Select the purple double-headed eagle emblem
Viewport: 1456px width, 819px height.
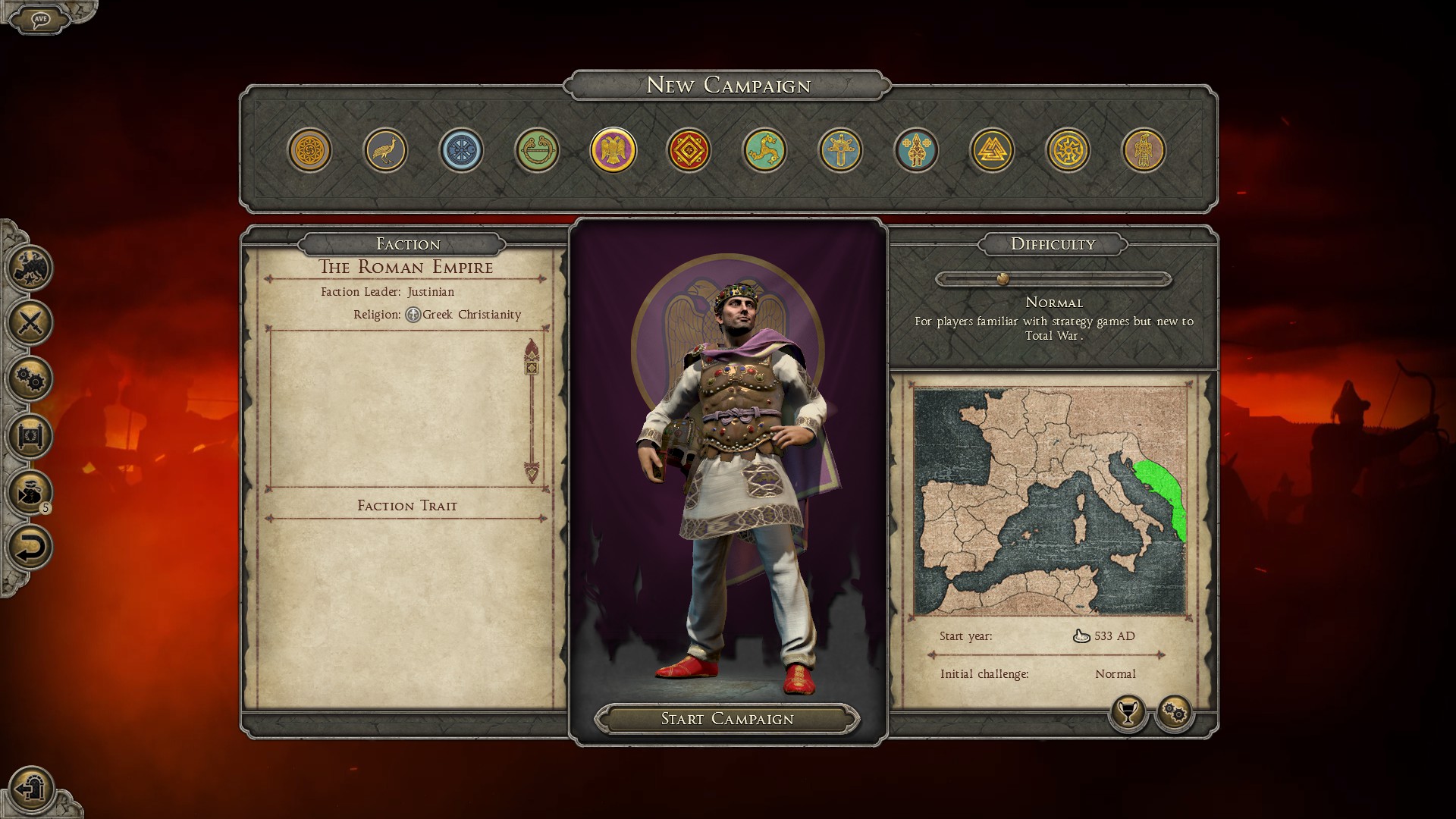[613, 150]
